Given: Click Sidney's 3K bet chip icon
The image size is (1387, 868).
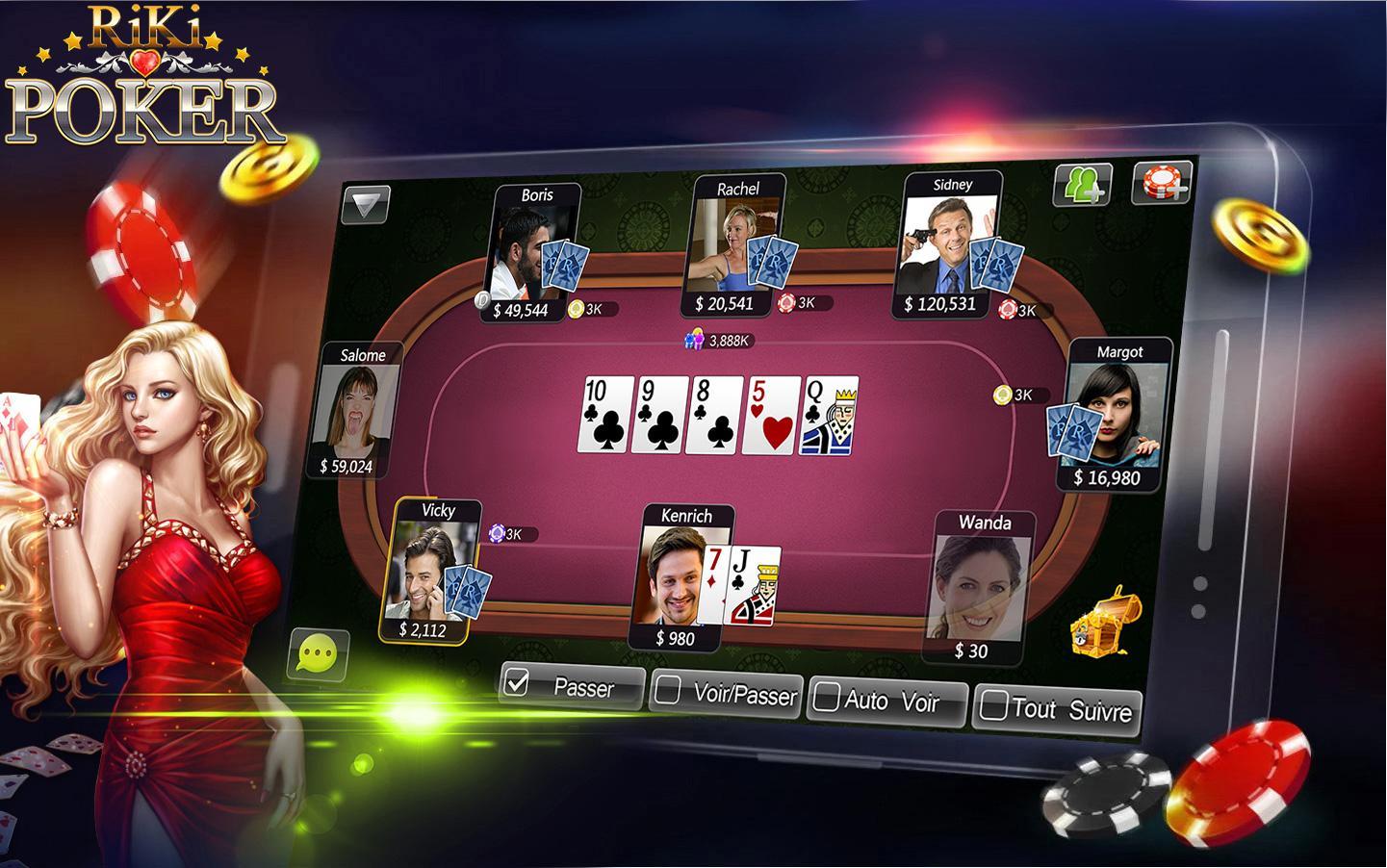Looking at the screenshot, I should pos(1010,310).
